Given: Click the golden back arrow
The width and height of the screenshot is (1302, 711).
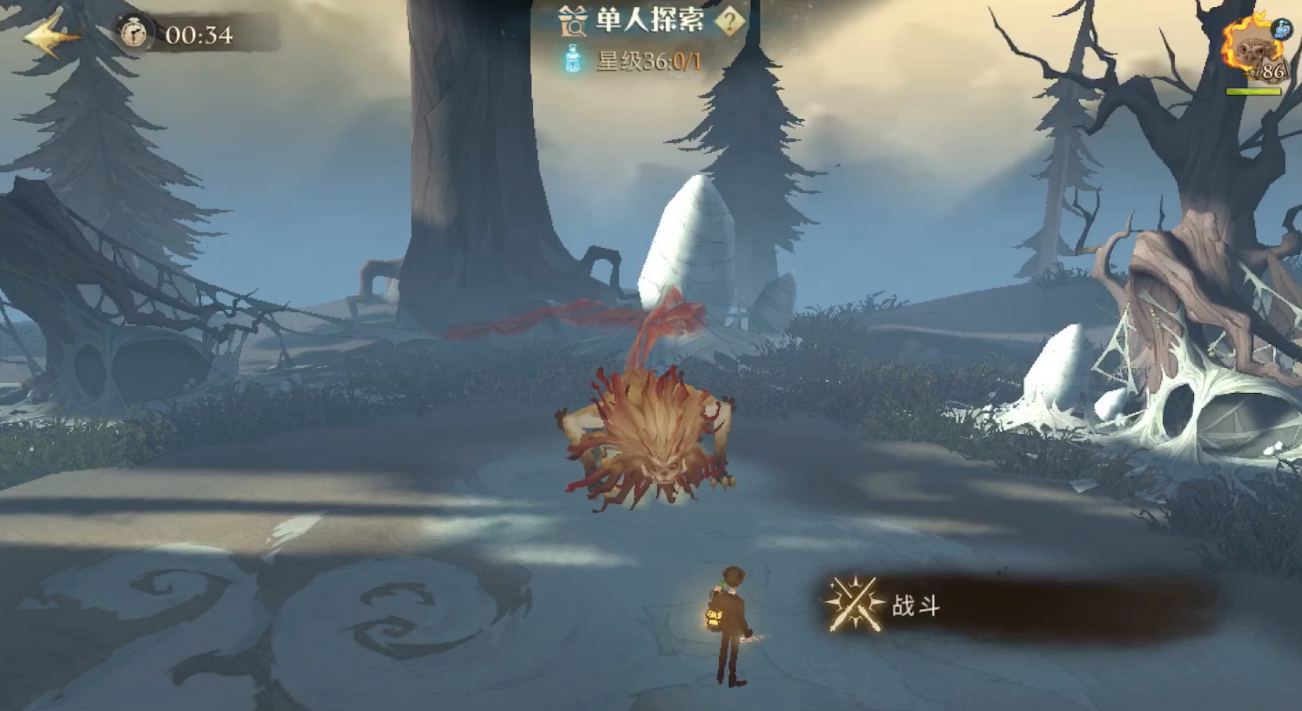Looking at the screenshot, I should (52, 36).
